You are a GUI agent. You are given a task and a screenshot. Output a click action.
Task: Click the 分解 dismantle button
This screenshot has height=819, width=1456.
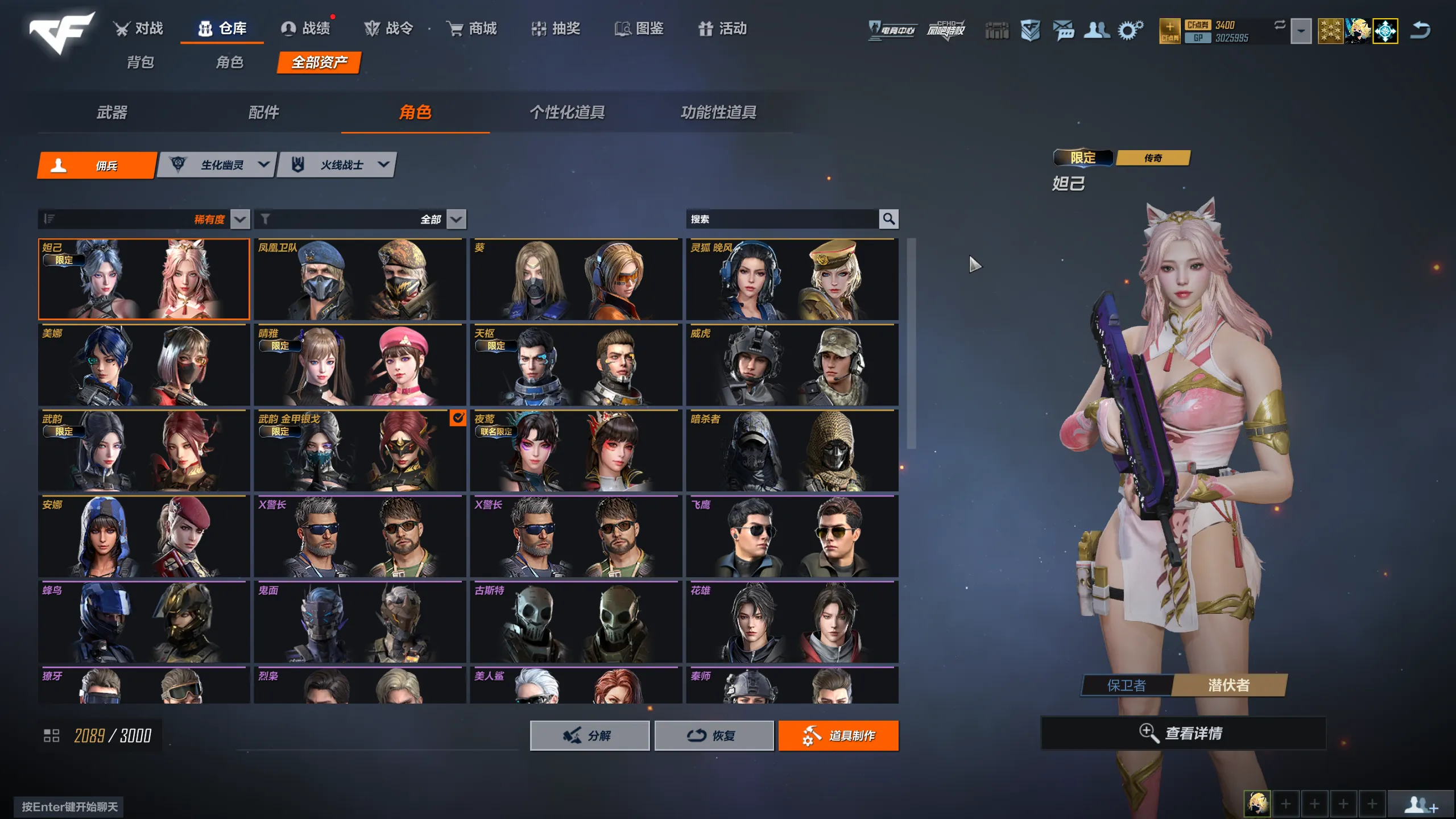pos(589,735)
